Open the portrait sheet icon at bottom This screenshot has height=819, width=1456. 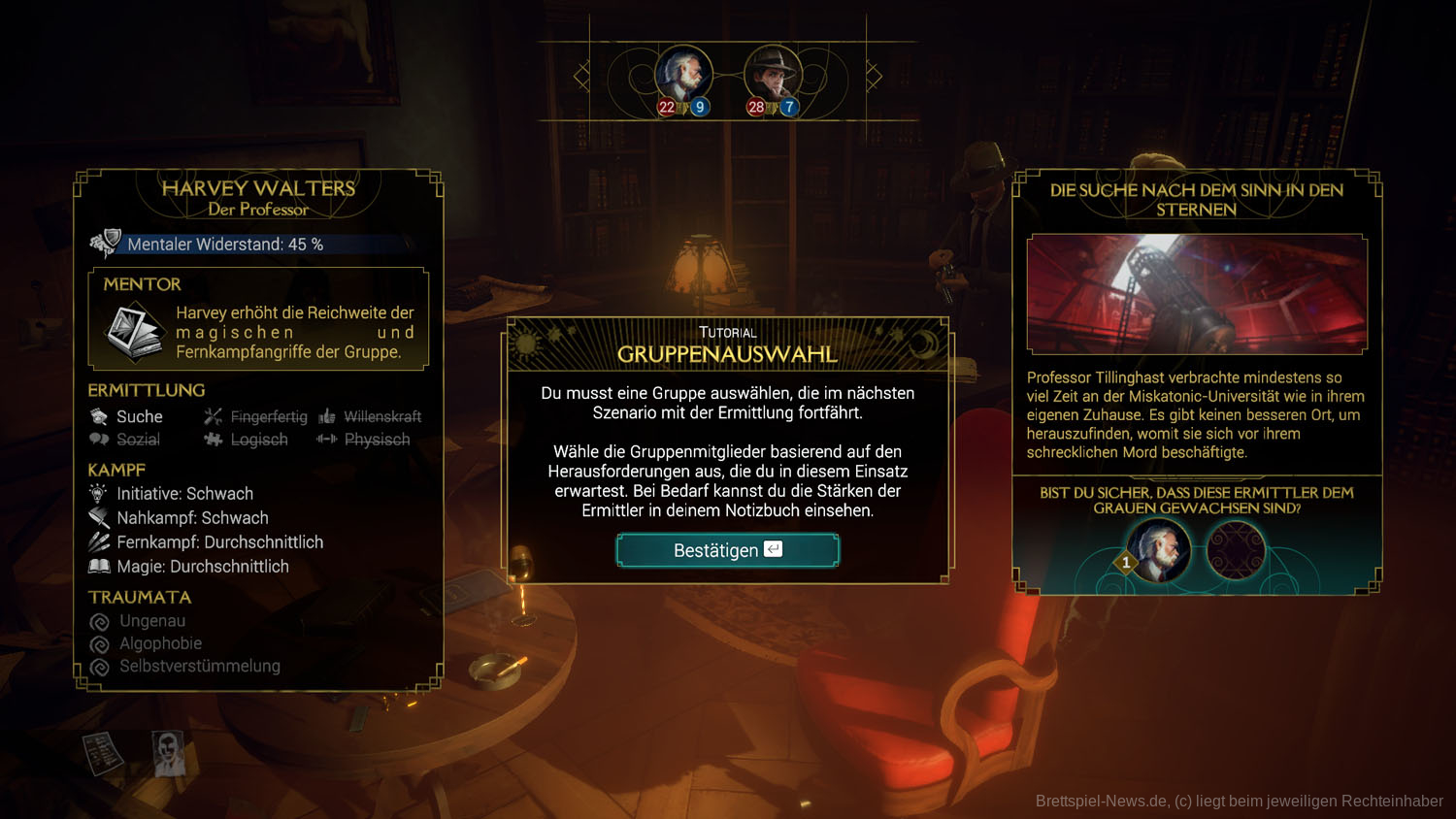point(169,752)
